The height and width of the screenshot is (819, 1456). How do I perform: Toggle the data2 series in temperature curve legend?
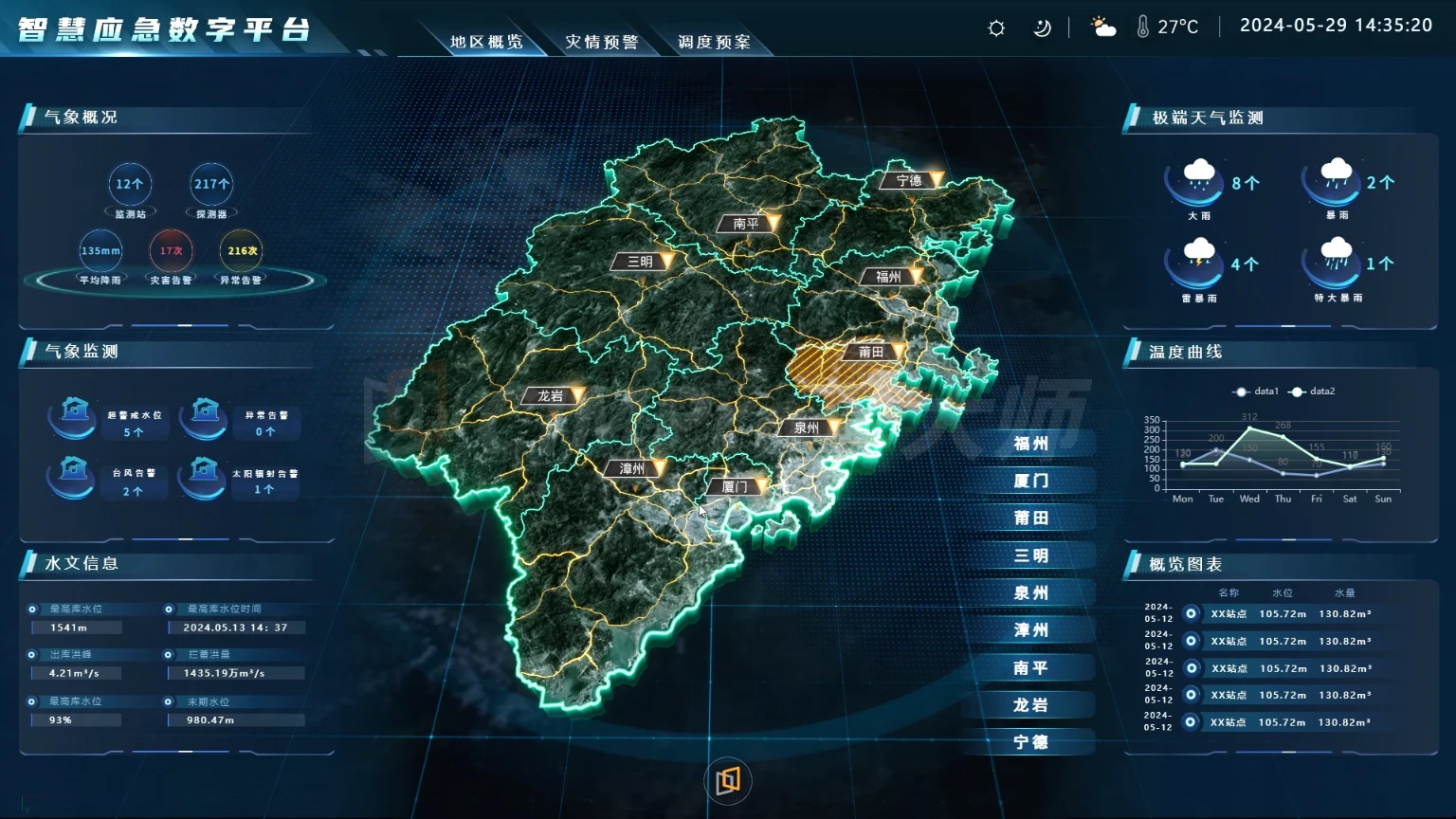tap(1315, 391)
